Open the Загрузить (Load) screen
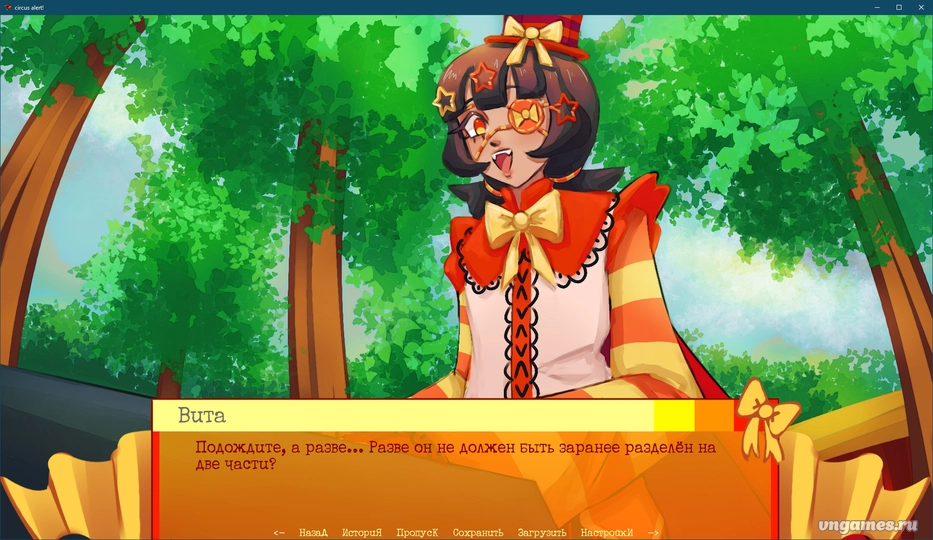Image resolution: width=933 pixels, height=540 pixels. 543,533
